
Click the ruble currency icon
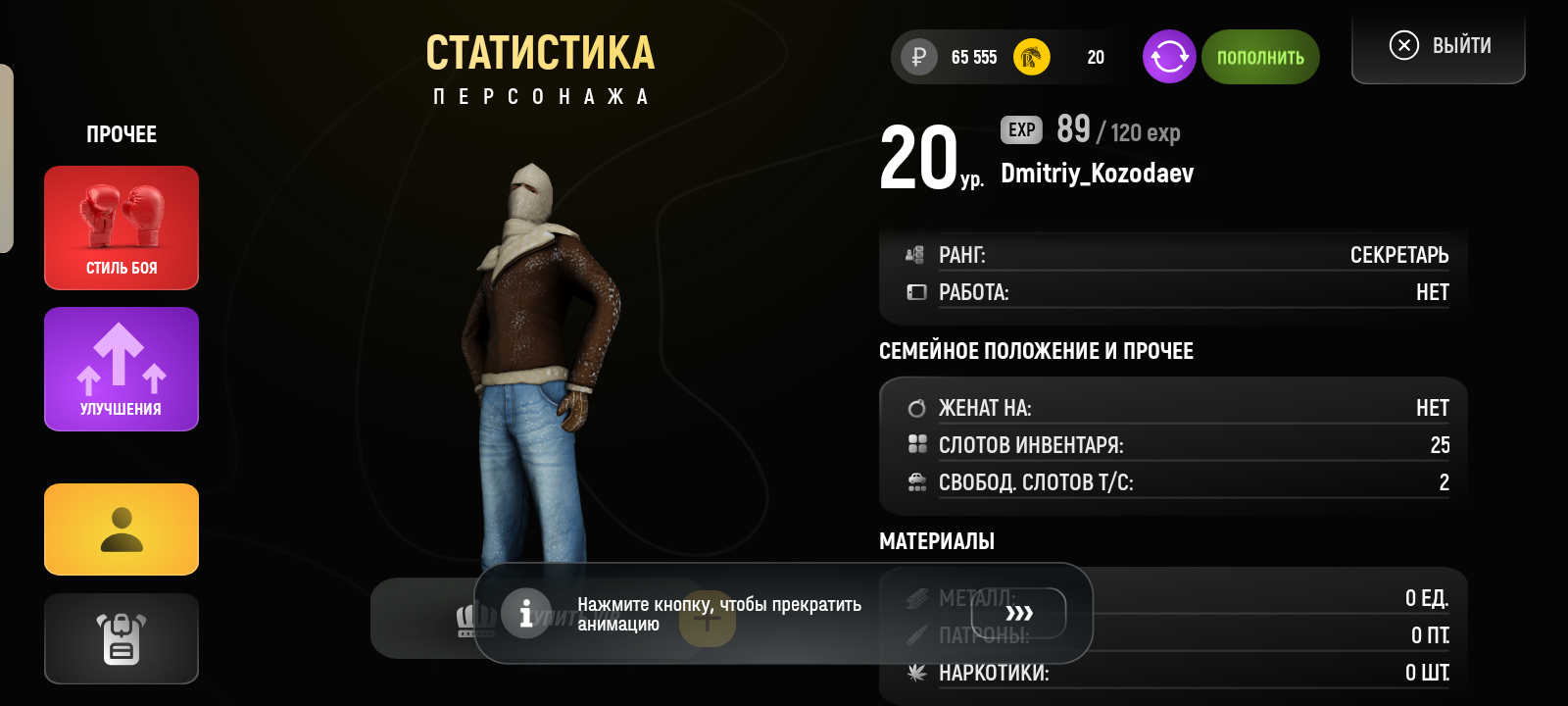click(916, 57)
